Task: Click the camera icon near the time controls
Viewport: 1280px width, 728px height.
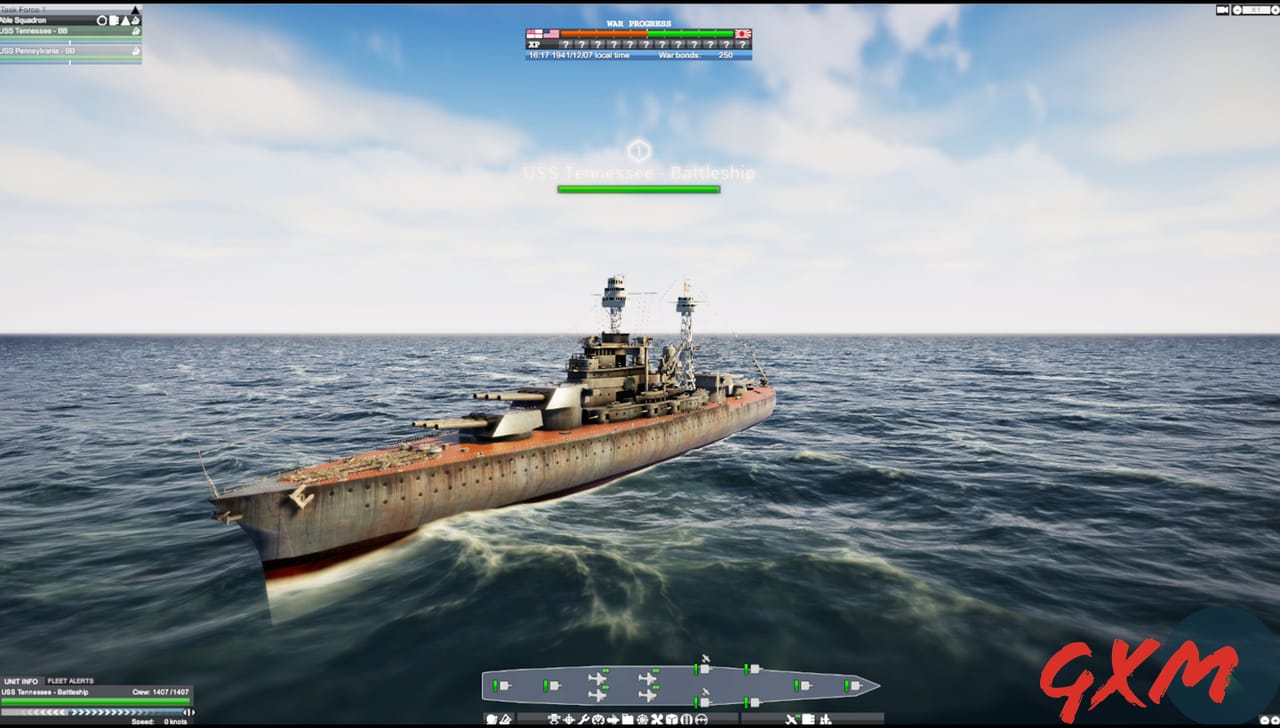Action: click(1222, 9)
